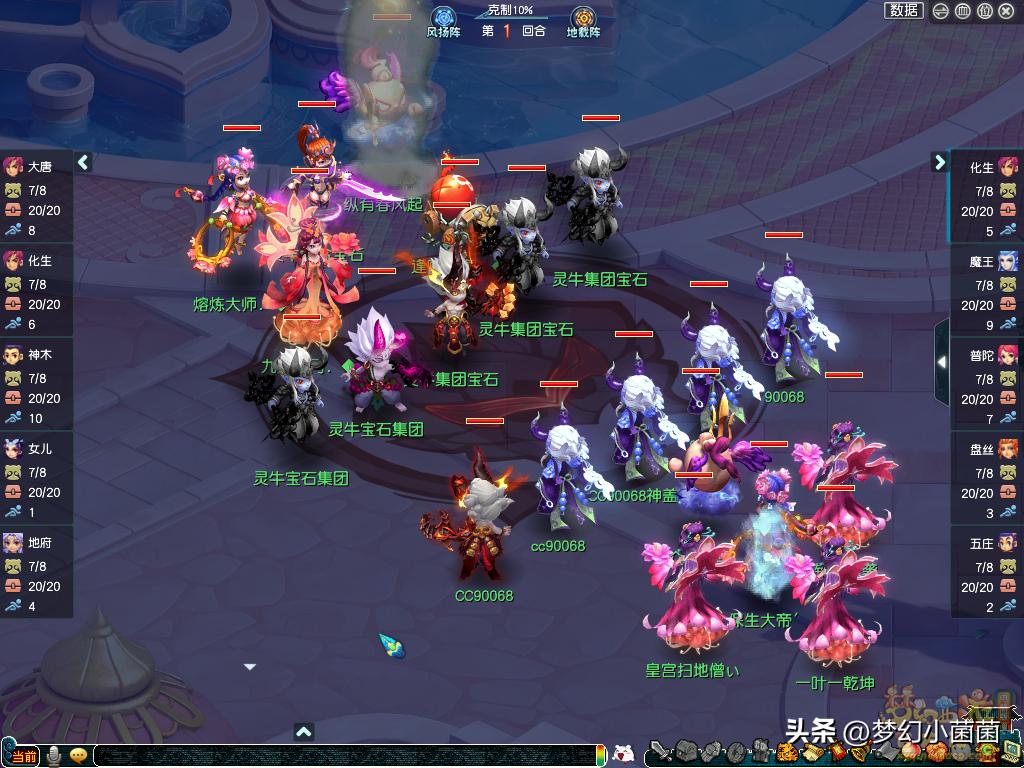
Task: Toggle the 位 position display button
Action: pyautogui.click(x=984, y=11)
